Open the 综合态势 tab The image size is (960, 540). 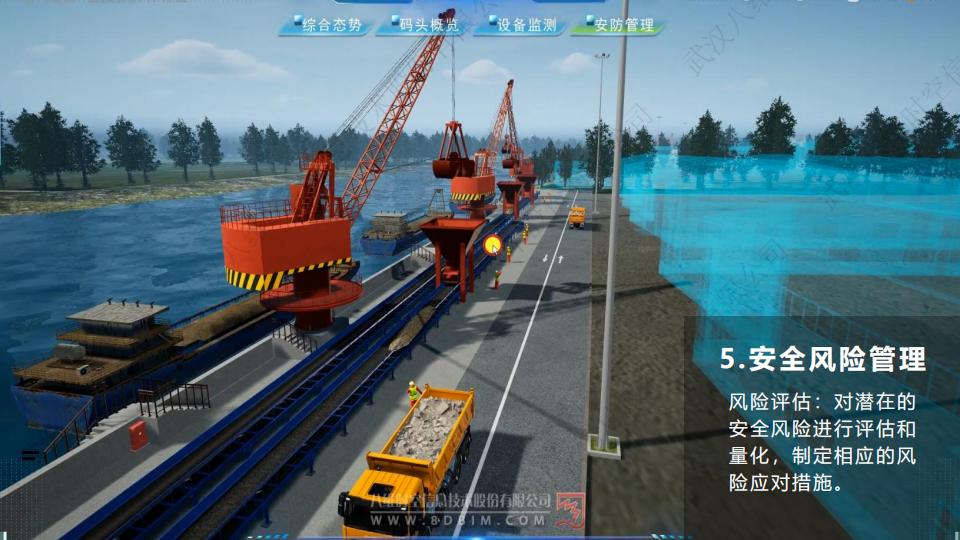327,25
